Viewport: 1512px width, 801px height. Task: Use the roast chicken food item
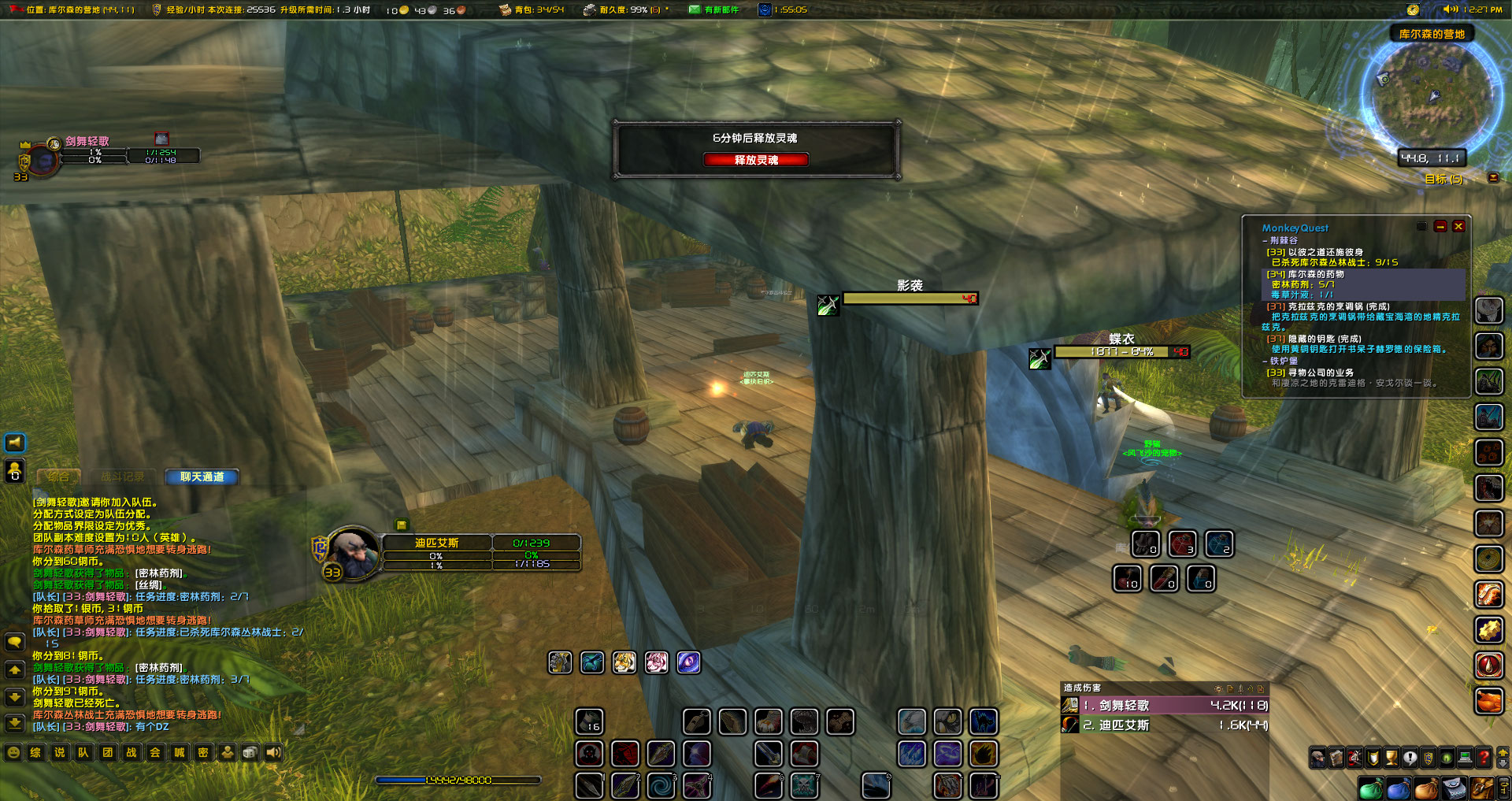(x=1488, y=700)
